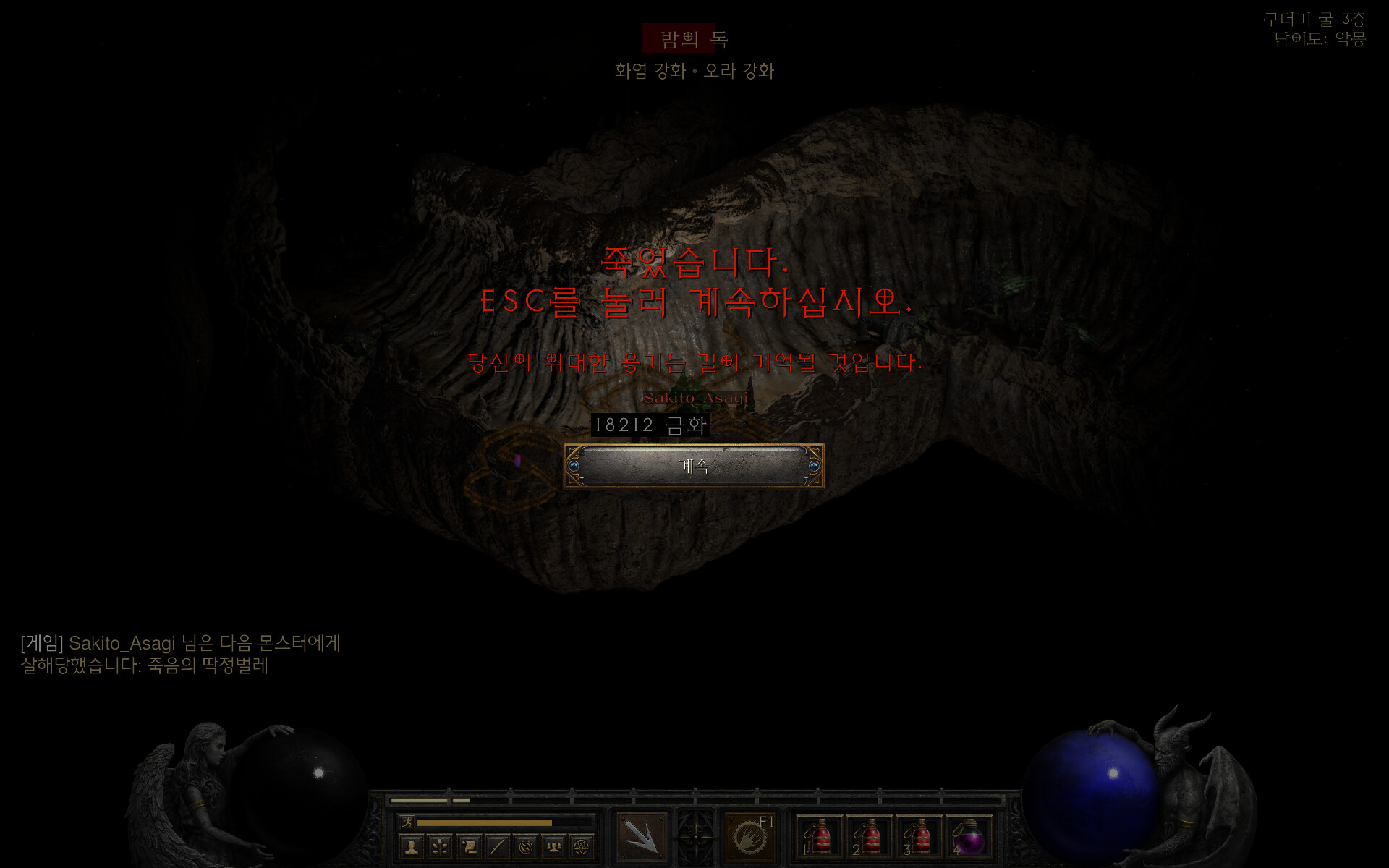This screenshot has height=868, width=1389.
Task: Open the quest log scroll icon
Action: pyautogui.click(x=469, y=846)
